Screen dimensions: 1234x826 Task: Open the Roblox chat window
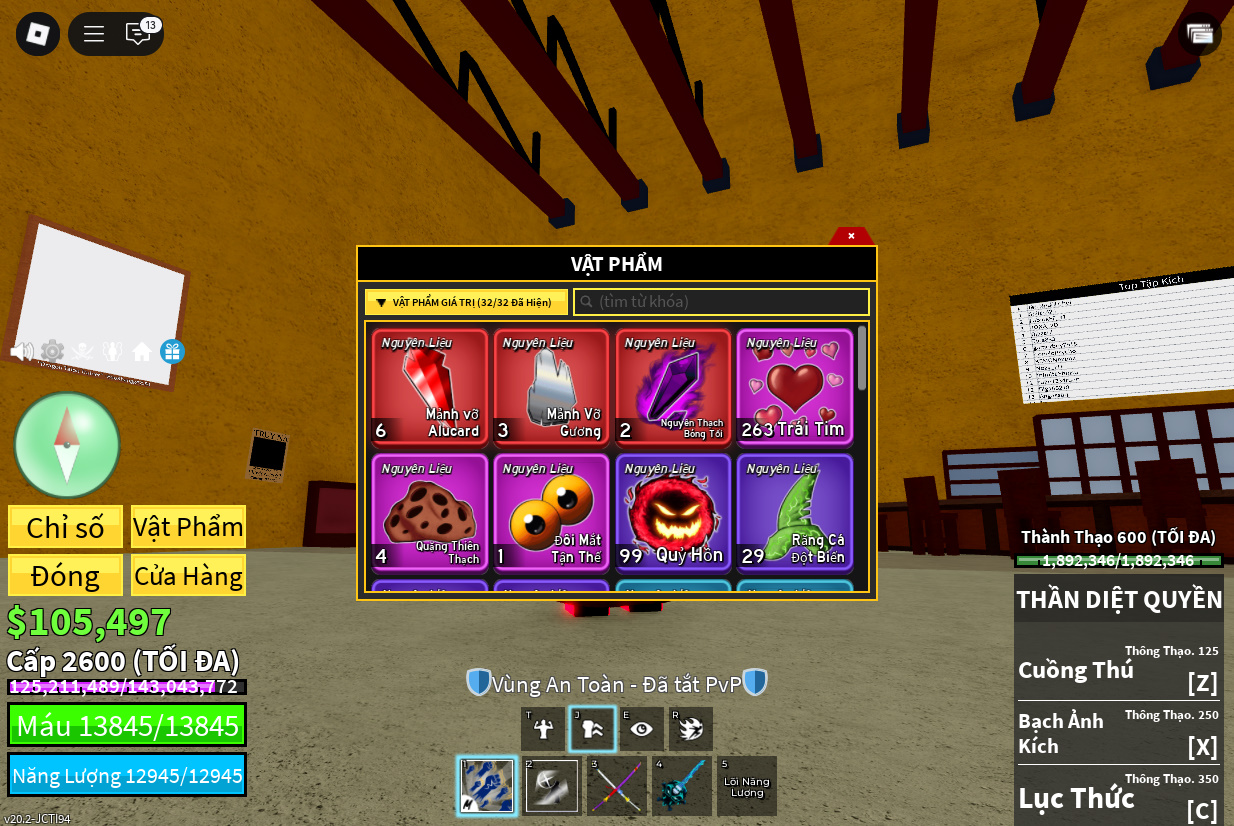coord(138,34)
